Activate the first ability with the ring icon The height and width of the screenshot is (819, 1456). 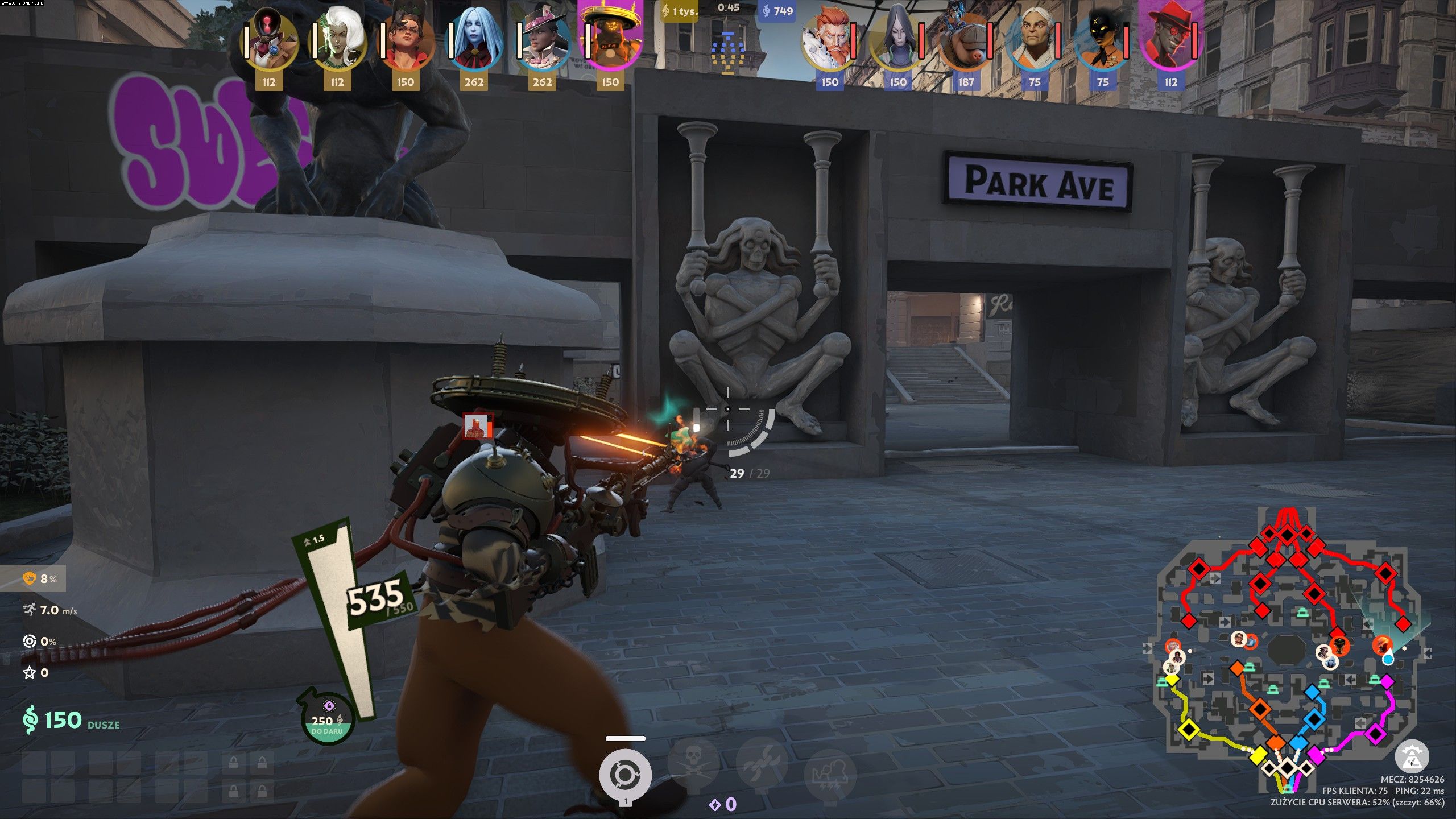(x=625, y=775)
